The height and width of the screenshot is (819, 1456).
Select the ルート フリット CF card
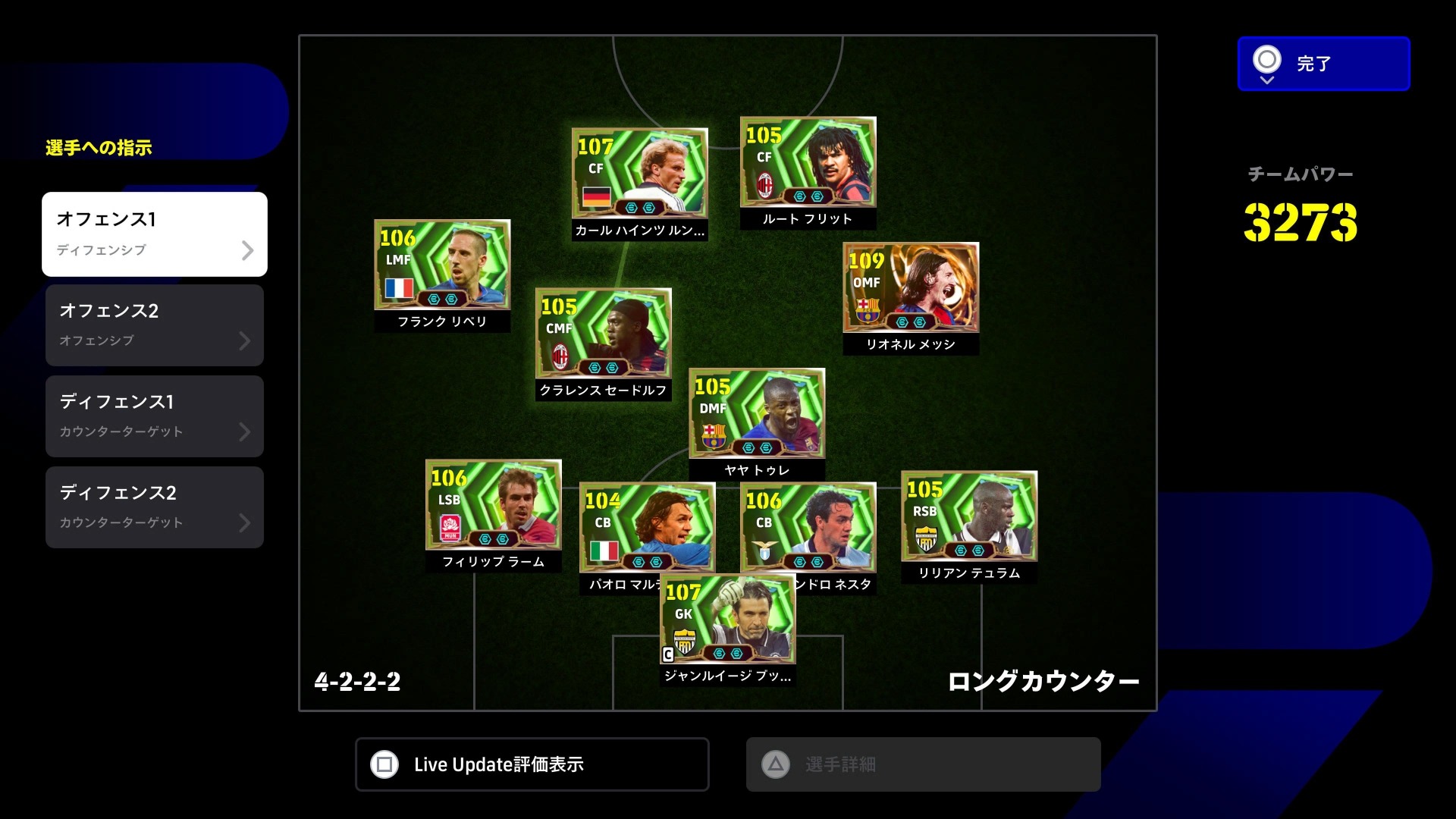(x=808, y=162)
